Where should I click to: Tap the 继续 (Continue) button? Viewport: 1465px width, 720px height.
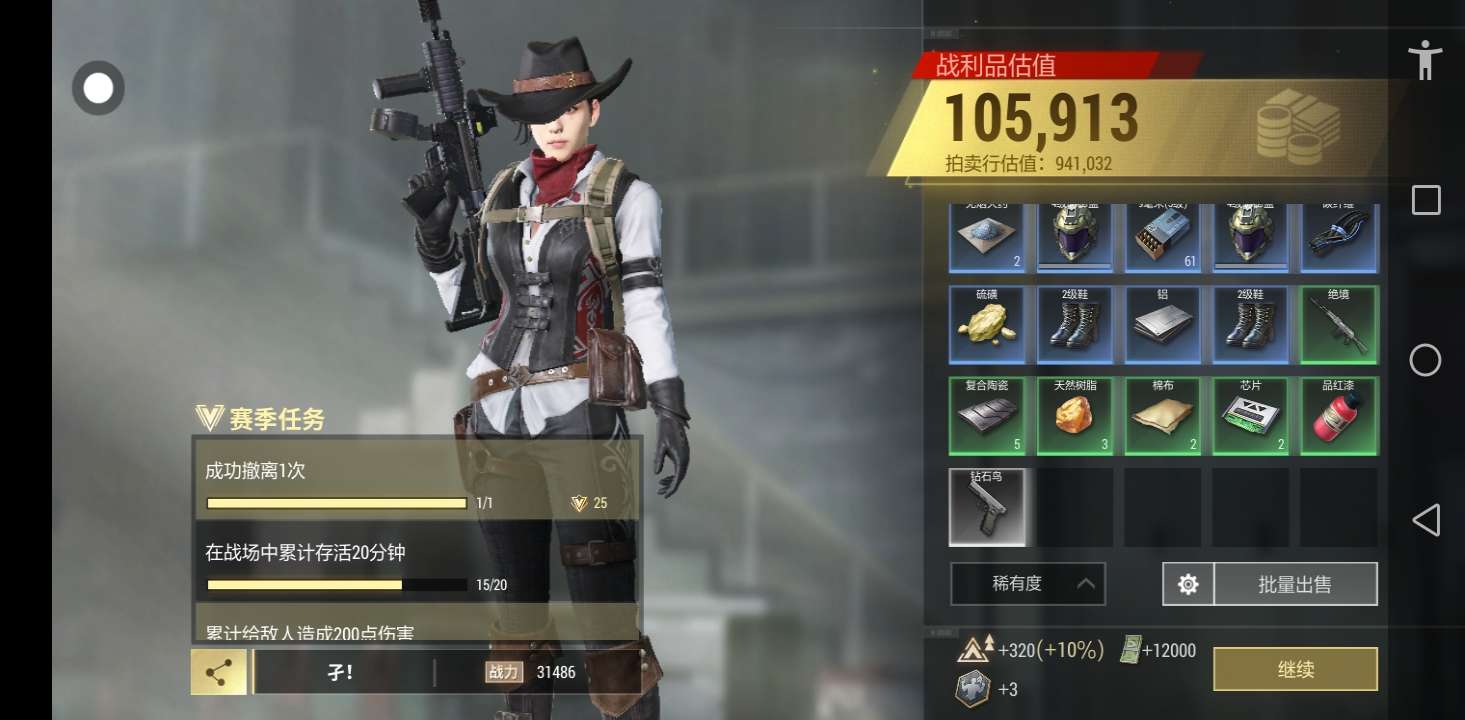(1295, 669)
